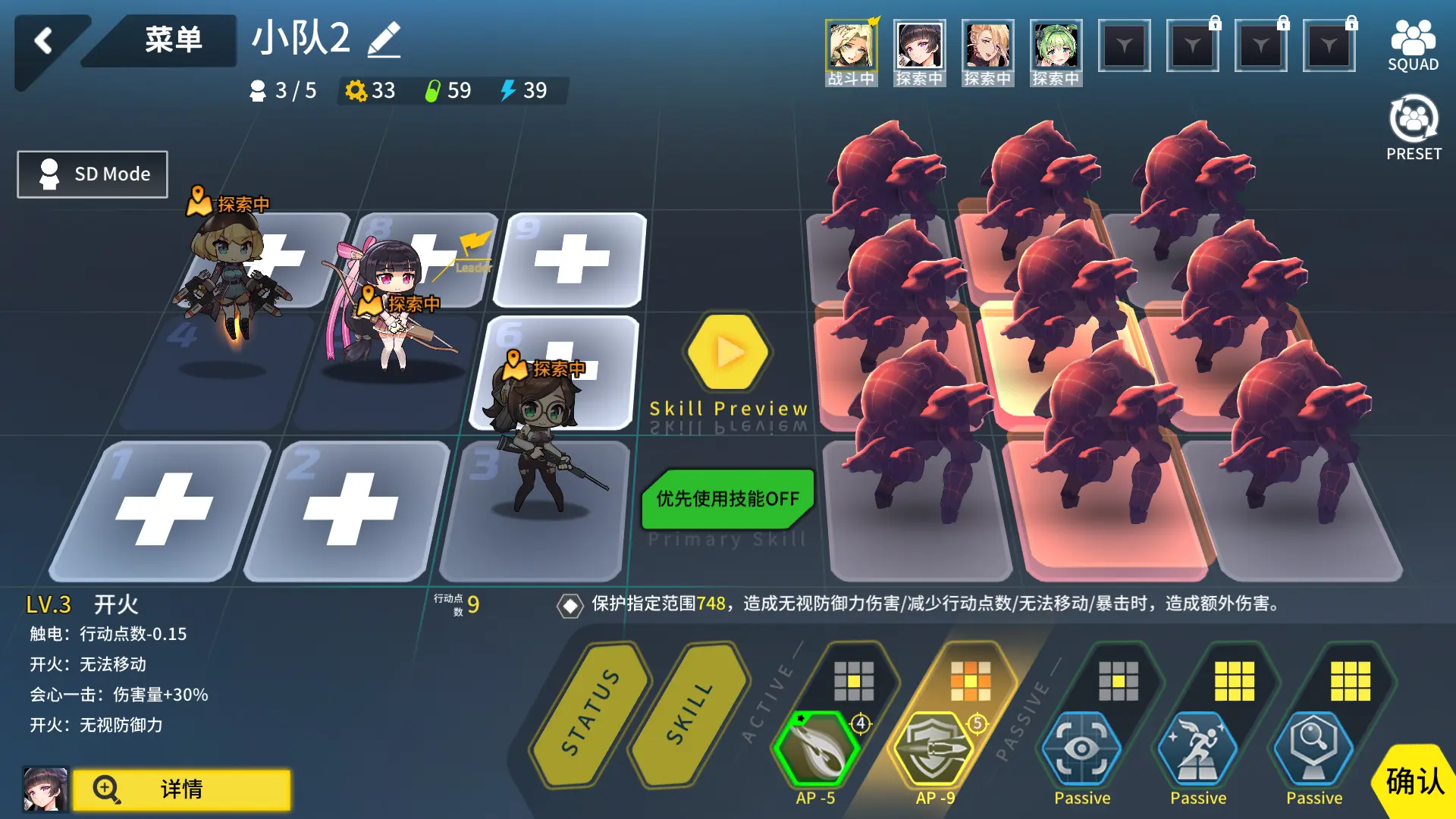The image size is (1456, 819).
Task: Toggle 优先使用技能OFF setting
Action: tap(726, 498)
